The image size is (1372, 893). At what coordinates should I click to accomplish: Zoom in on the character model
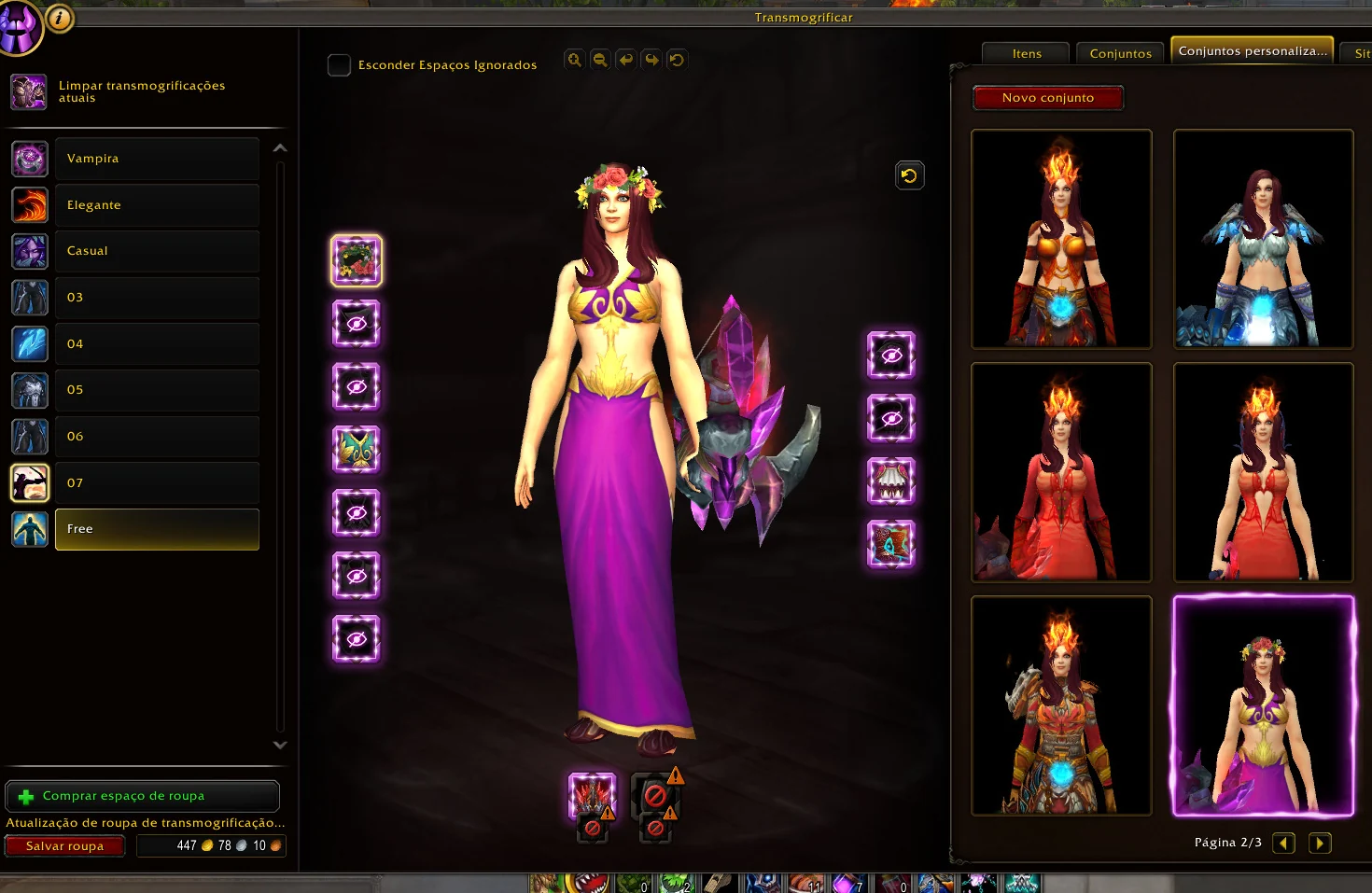point(574,59)
